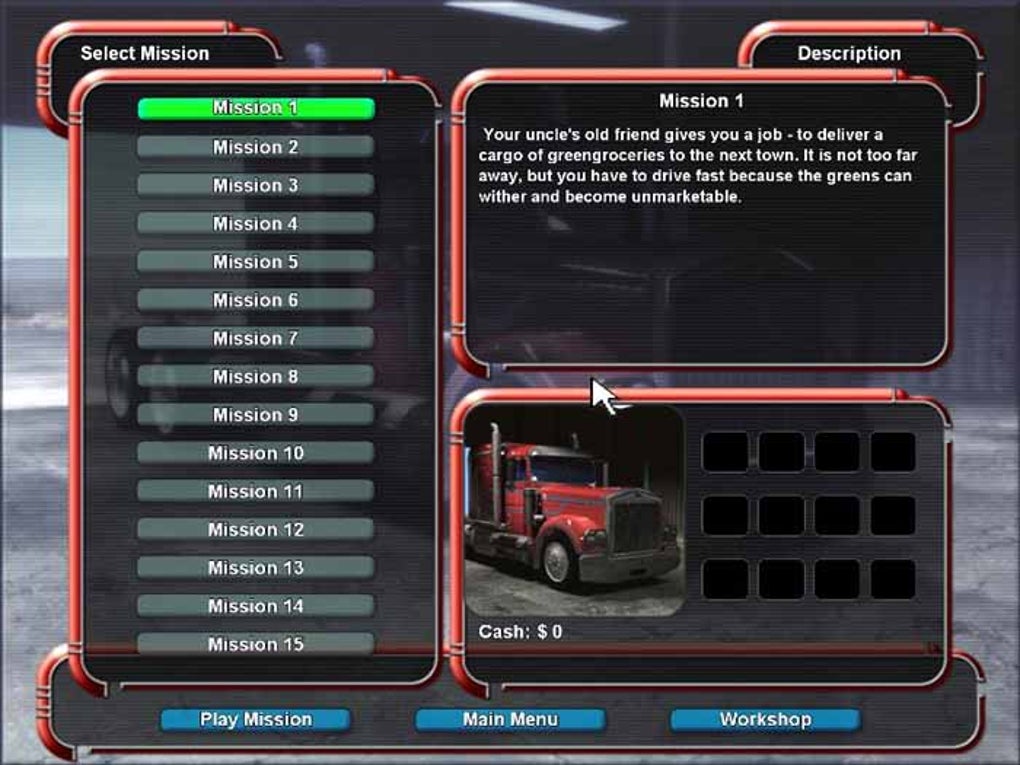The height and width of the screenshot is (765, 1020).
Task: Choose Mission 14
Action: [255, 606]
